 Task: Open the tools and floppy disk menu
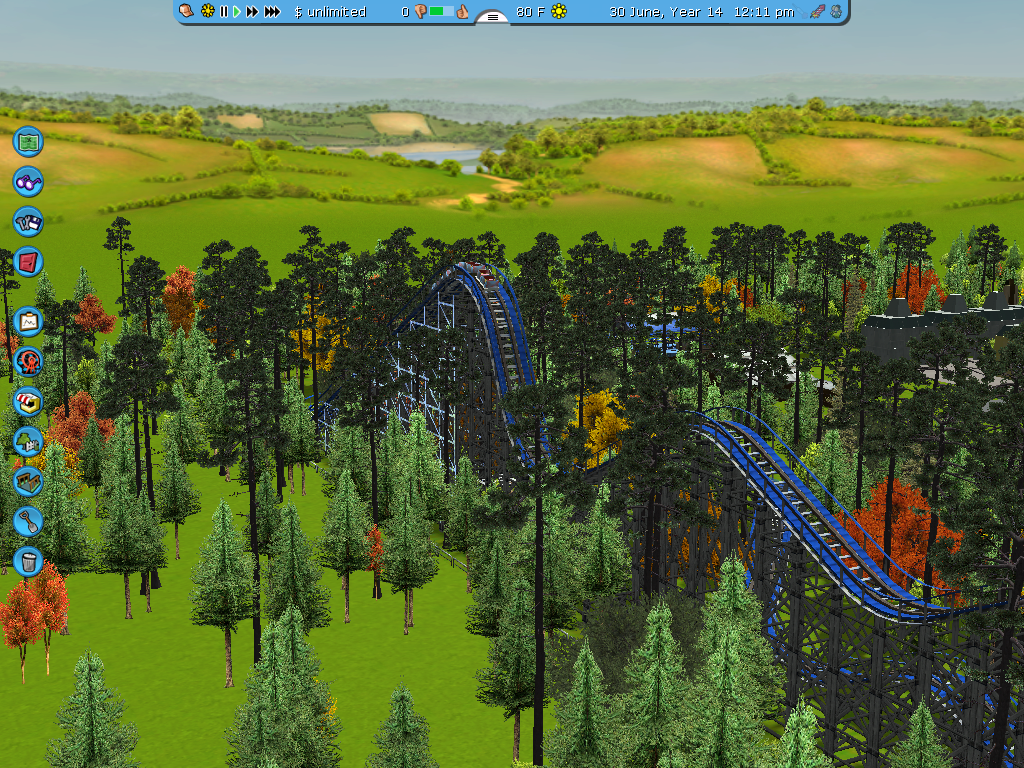28,221
